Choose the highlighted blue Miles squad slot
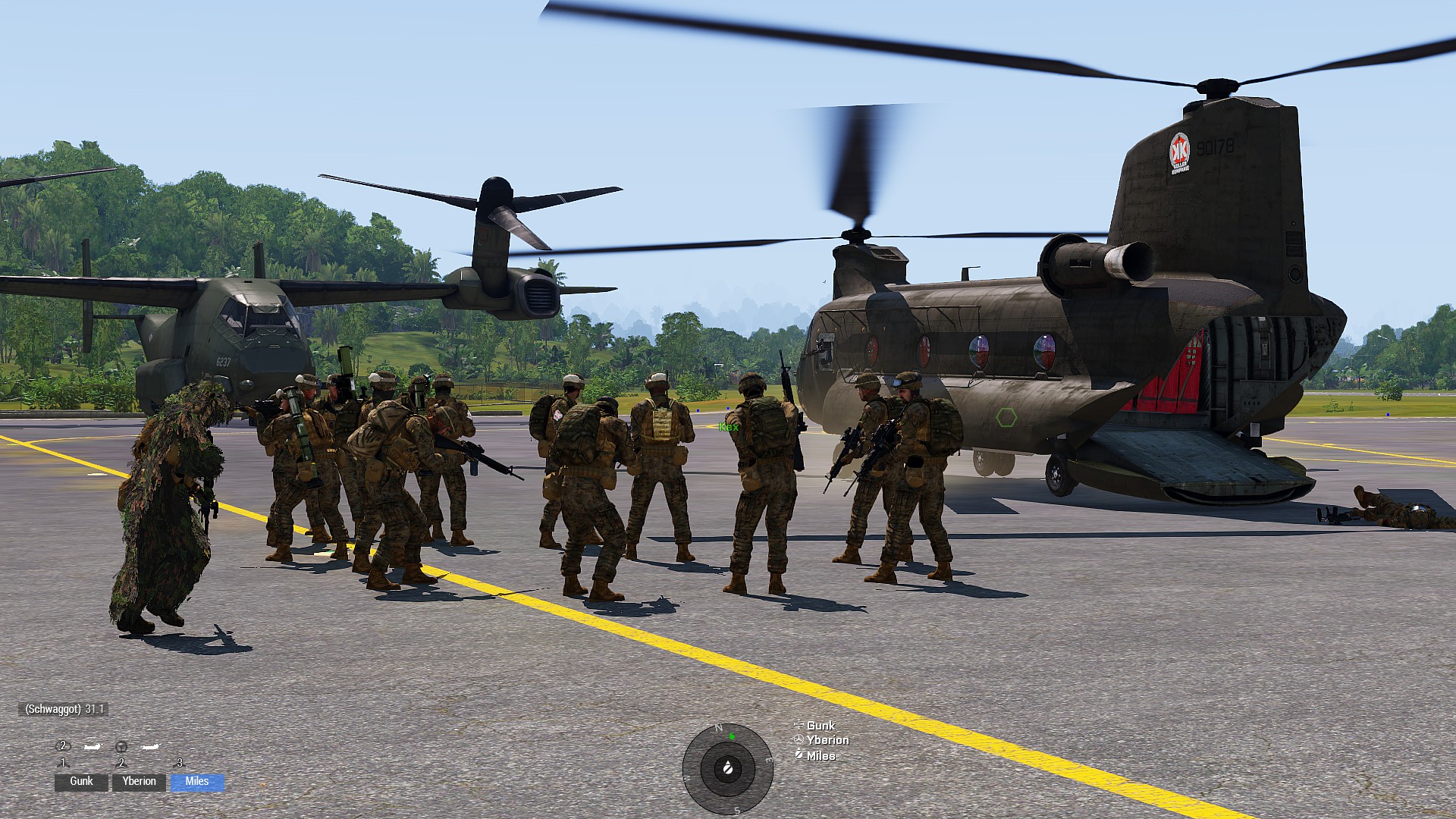The image size is (1456, 819). click(x=197, y=782)
